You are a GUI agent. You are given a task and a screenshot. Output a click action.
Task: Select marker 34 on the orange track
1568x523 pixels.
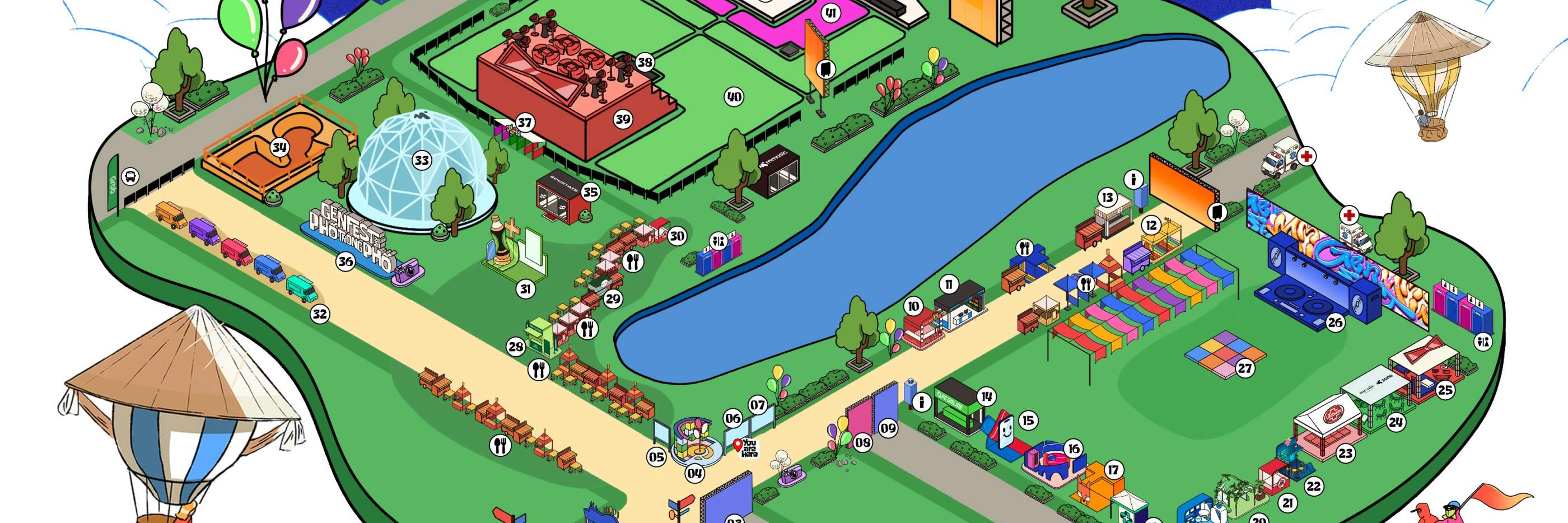click(279, 147)
